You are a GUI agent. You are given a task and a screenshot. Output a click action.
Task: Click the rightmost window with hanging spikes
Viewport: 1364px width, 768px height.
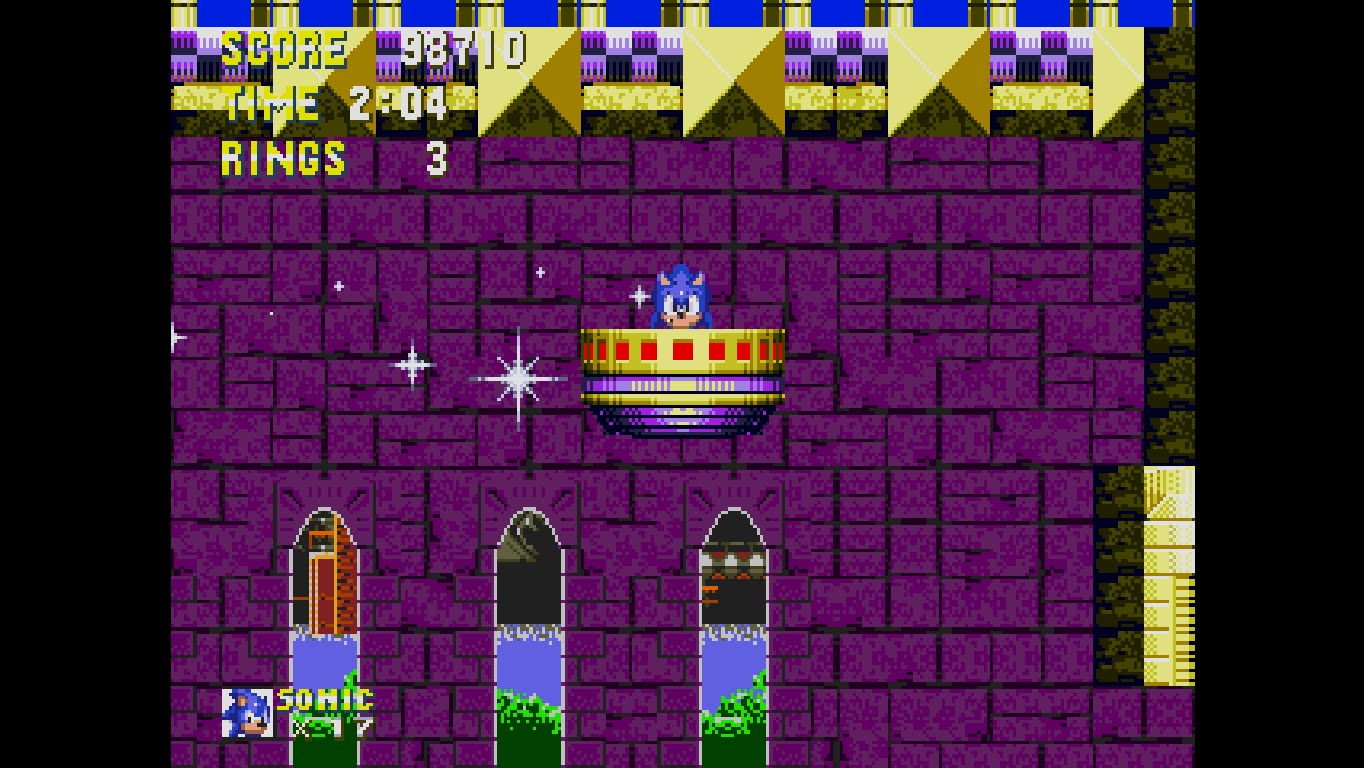pos(733,570)
